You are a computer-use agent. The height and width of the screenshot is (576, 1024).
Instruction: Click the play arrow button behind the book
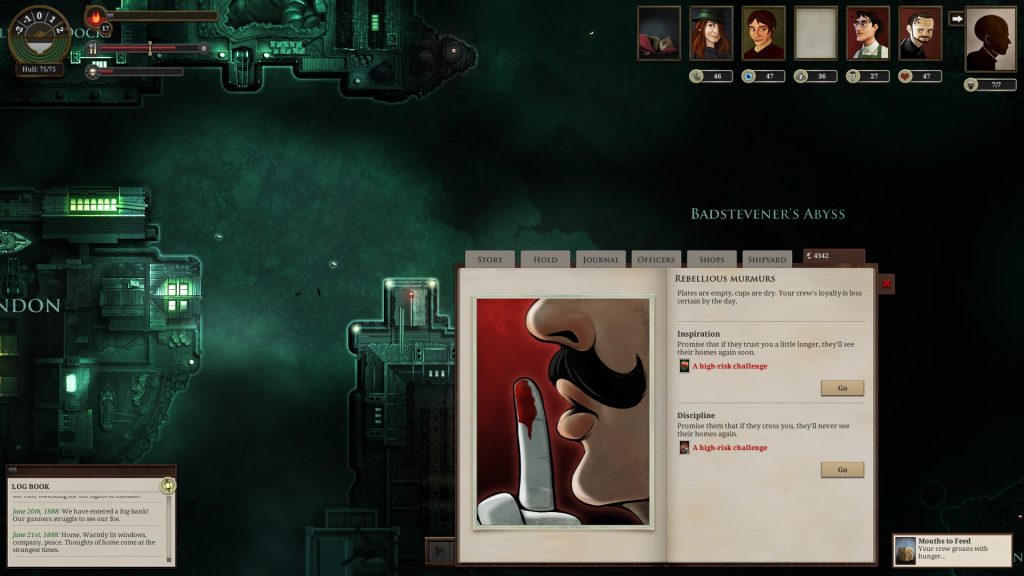tap(439, 550)
